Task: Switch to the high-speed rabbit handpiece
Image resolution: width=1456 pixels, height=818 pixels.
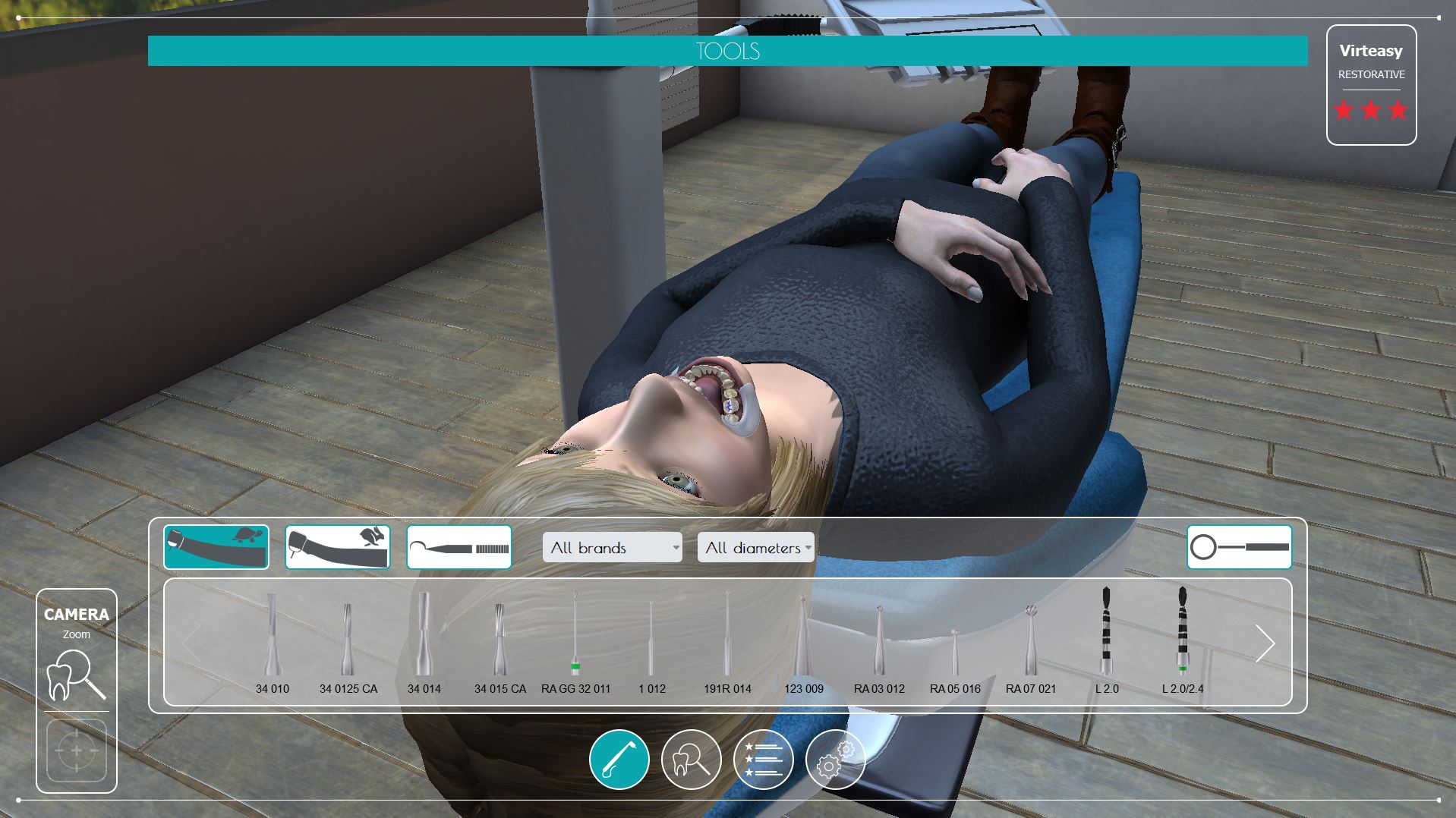Action: point(338,546)
